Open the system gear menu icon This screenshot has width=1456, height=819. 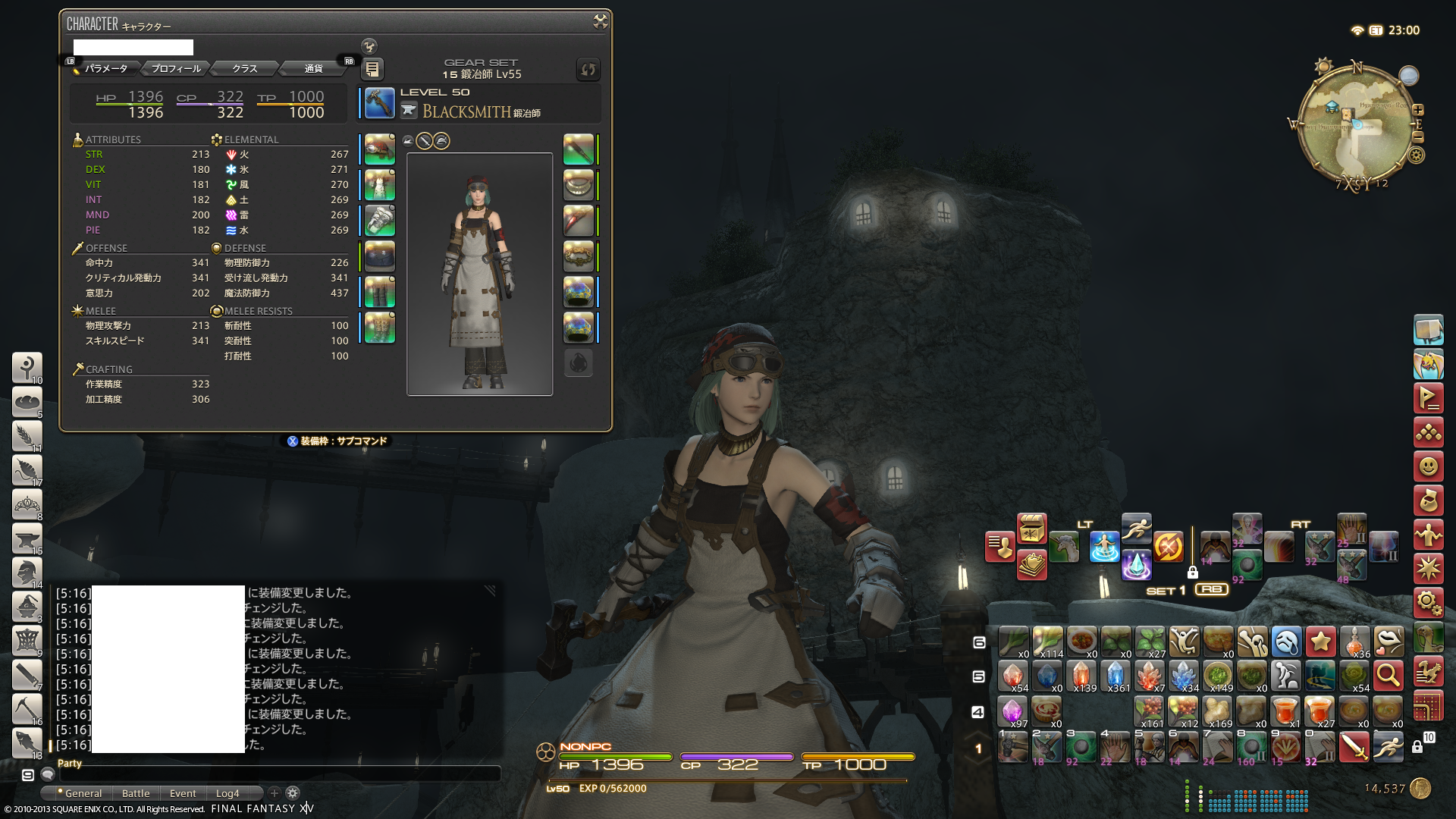coord(1428,604)
